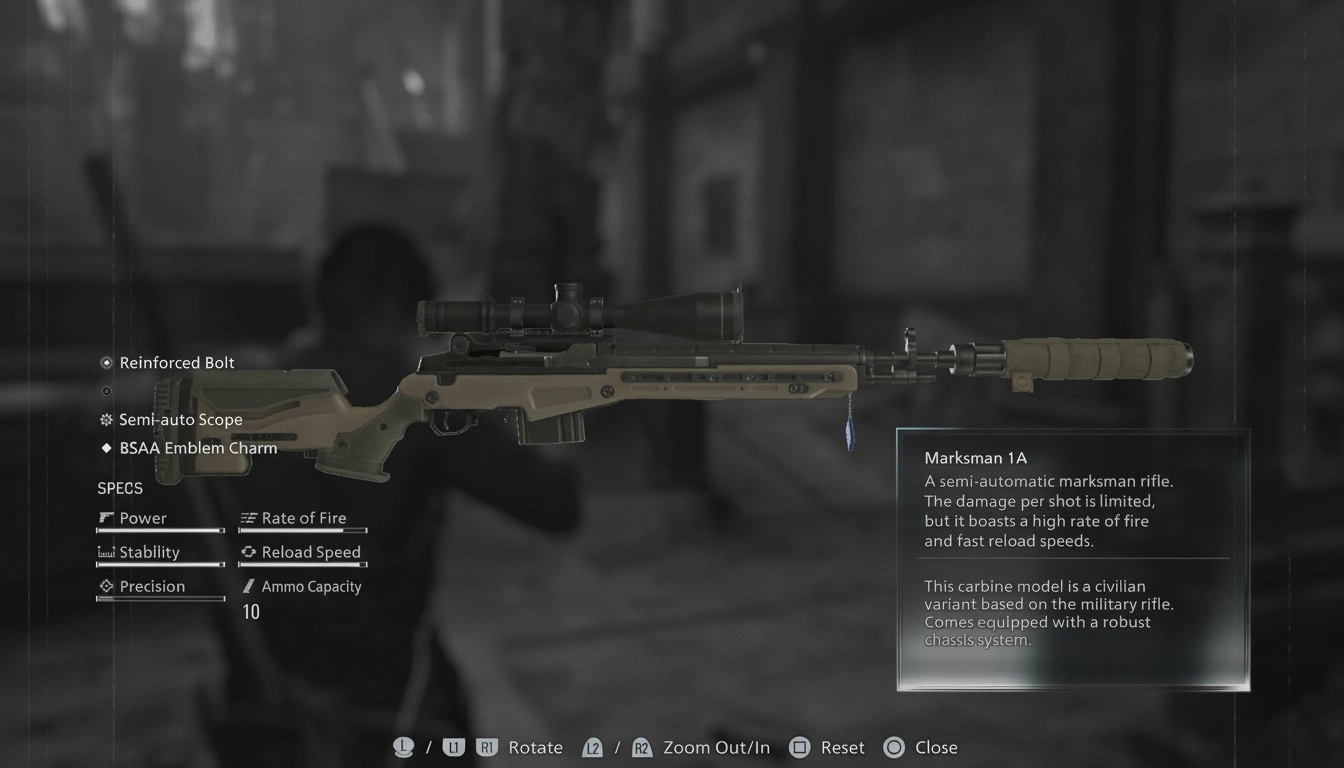Click the L2 zoom out prompt
Viewport: 1344px width, 768px height.
tap(593, 746)
